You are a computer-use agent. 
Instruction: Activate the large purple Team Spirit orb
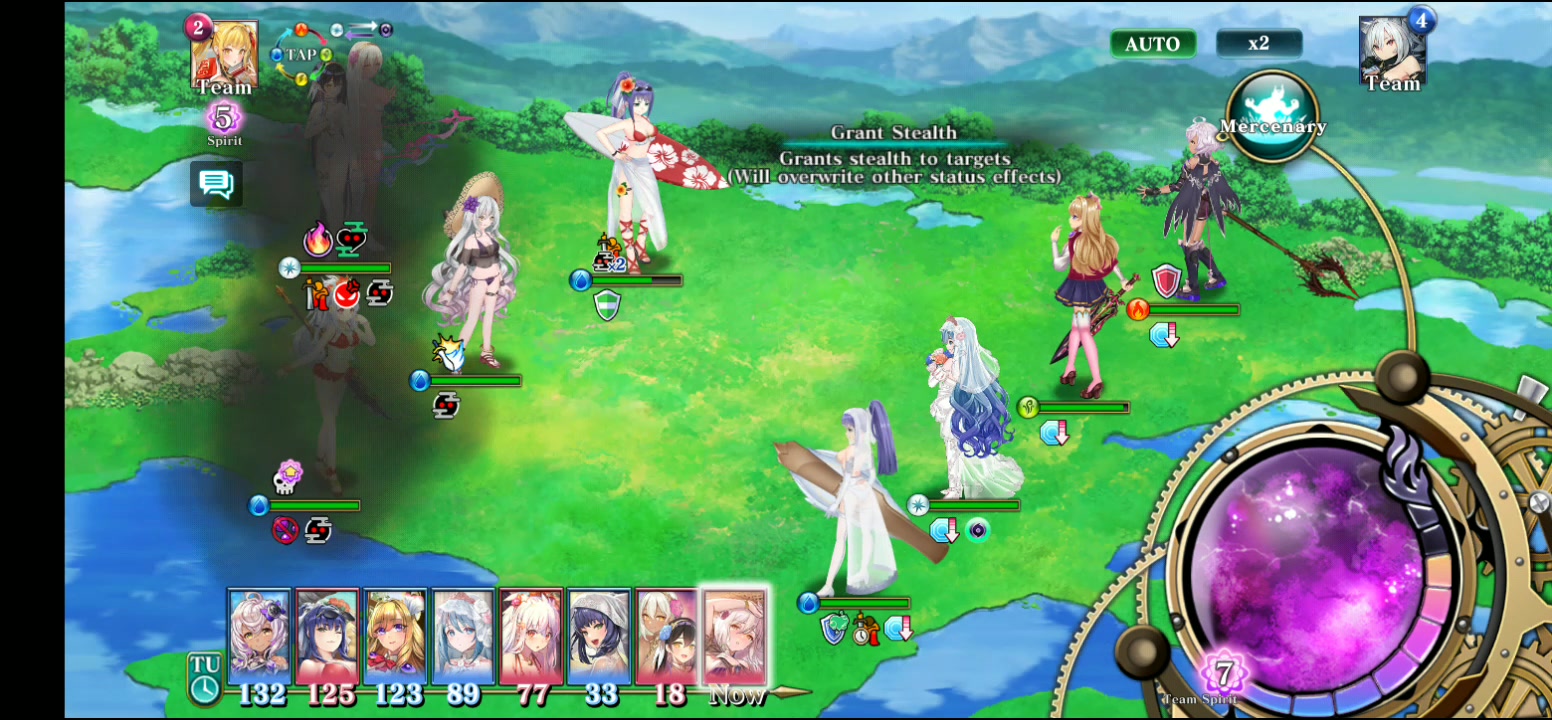pyautogui.click(x=1310, y=570)
